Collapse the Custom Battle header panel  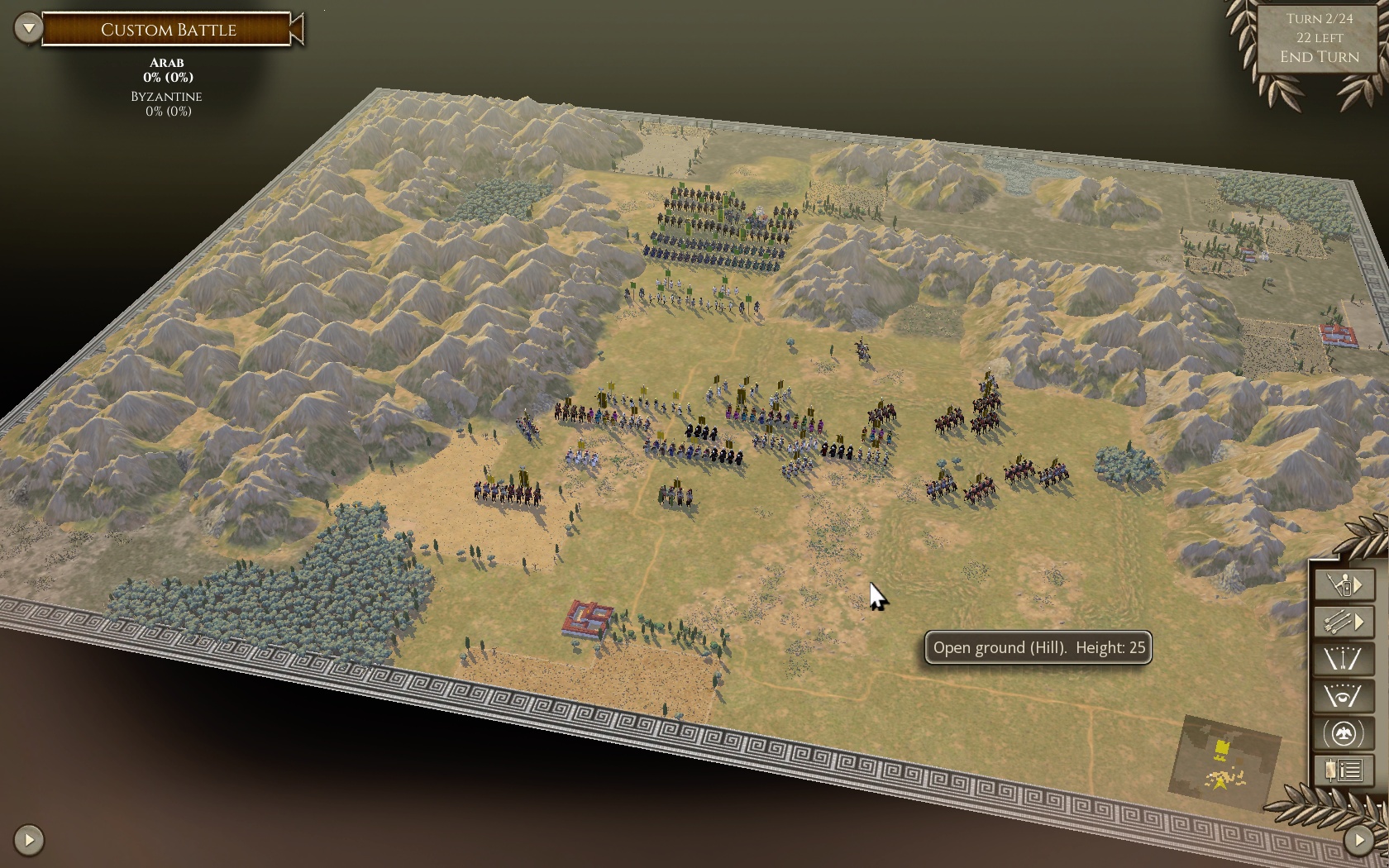[x=27, y=26]
